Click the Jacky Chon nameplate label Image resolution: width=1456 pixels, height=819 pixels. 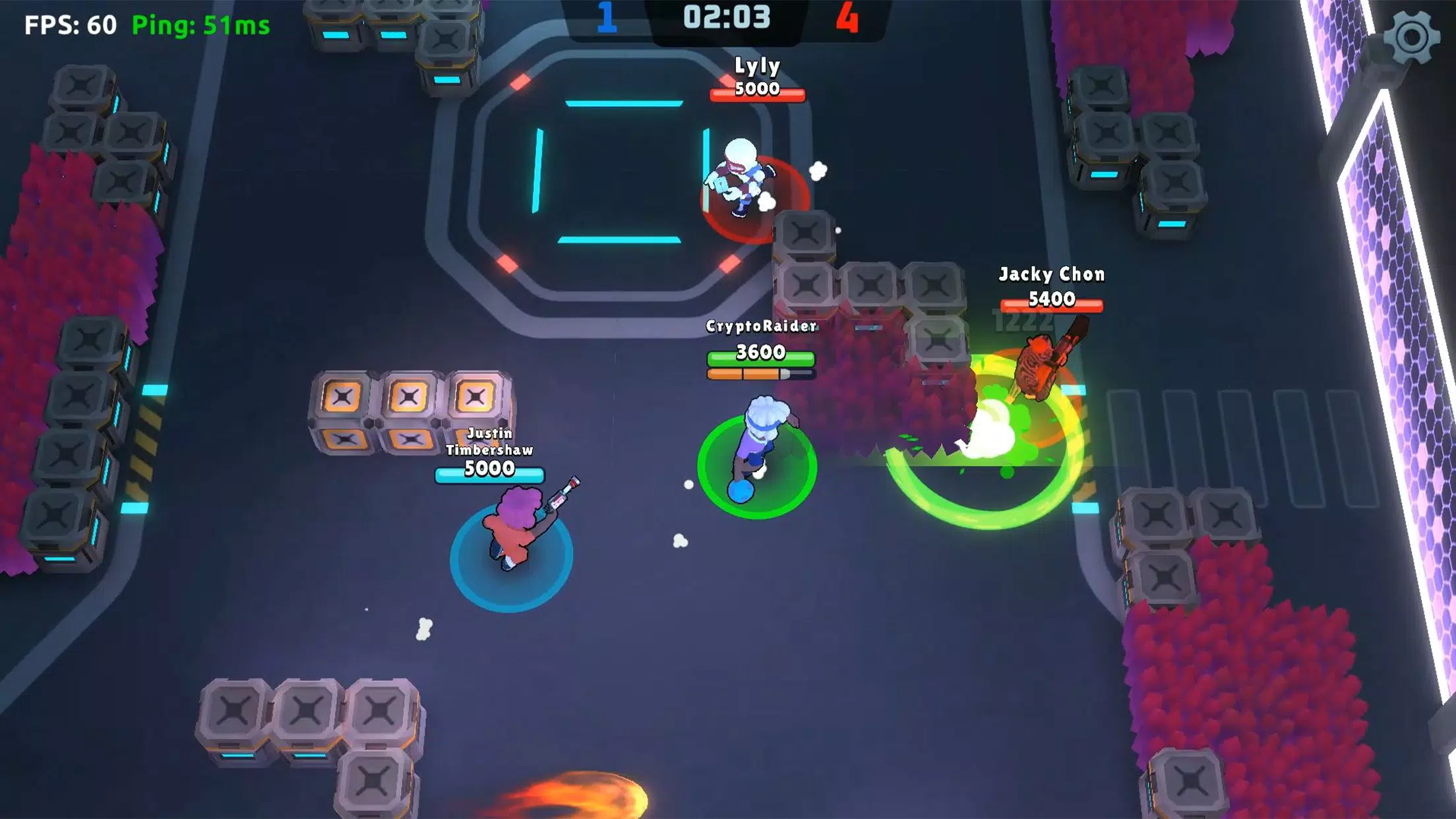pyautogui.click(x=1051, y=275)
